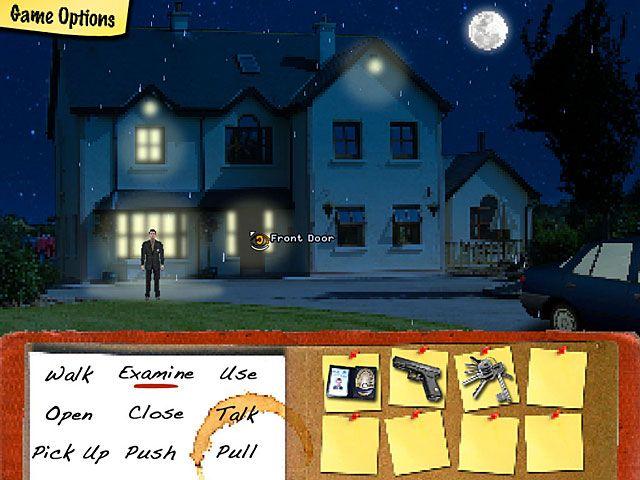Activate the Push verb
This screenshot has width=640, height=480.
[151, 453]
